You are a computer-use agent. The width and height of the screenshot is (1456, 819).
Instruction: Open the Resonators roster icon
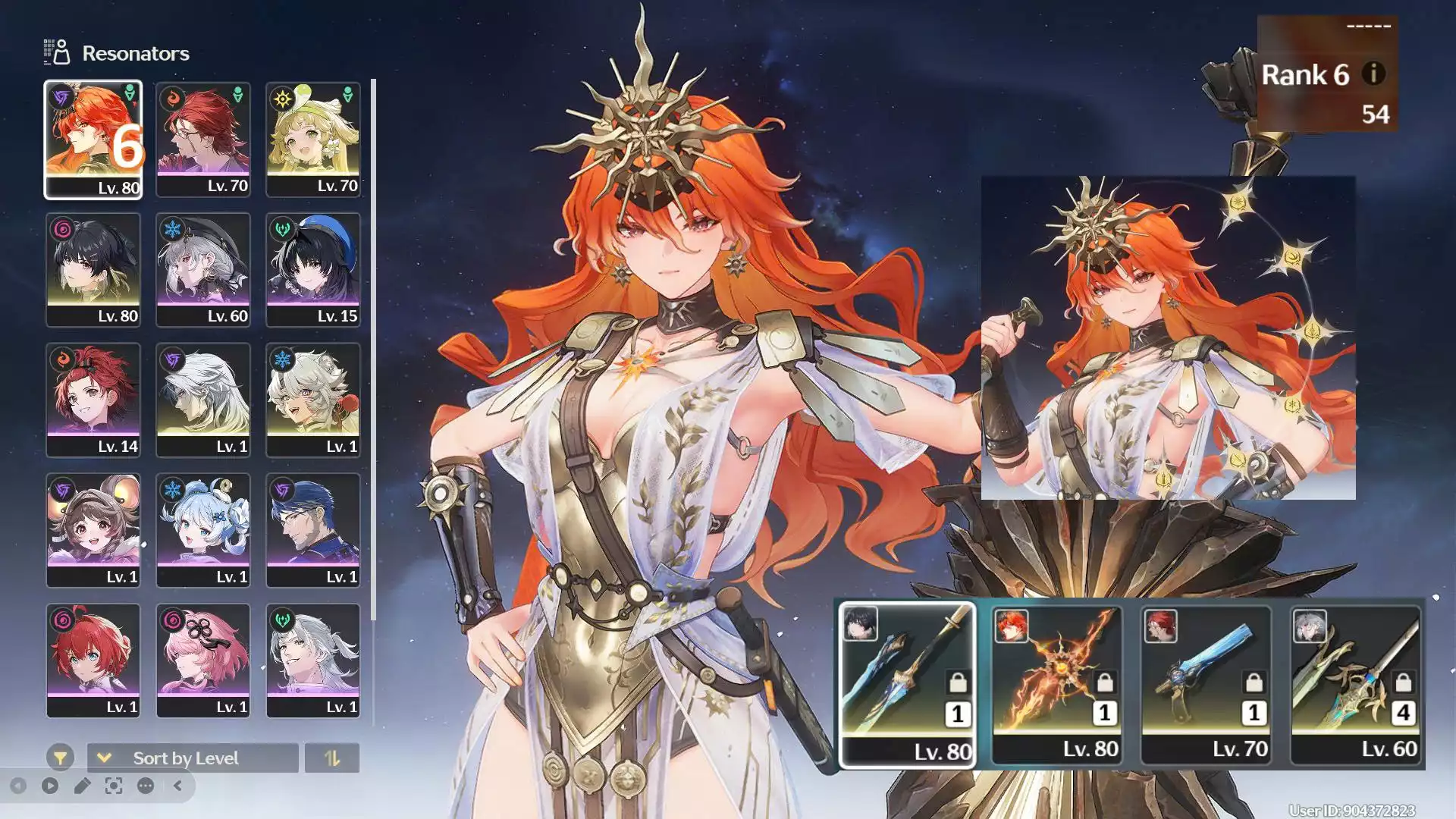[x=57, y=52]
